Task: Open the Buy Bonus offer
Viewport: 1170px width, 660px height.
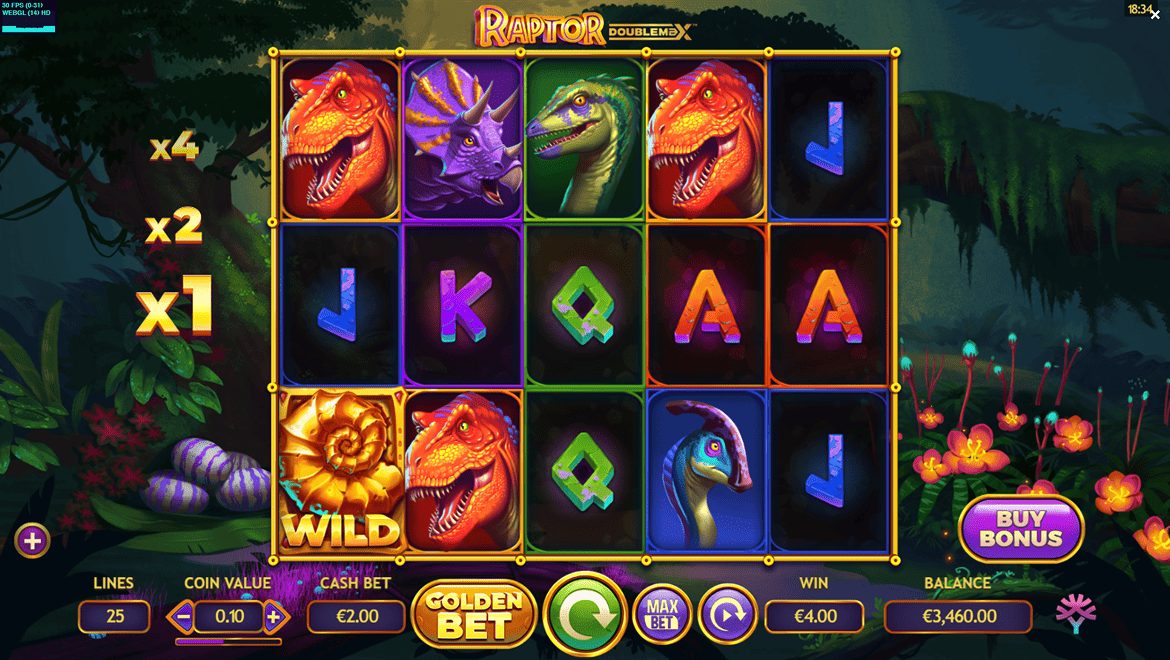Action: [x=1021, y=528]
